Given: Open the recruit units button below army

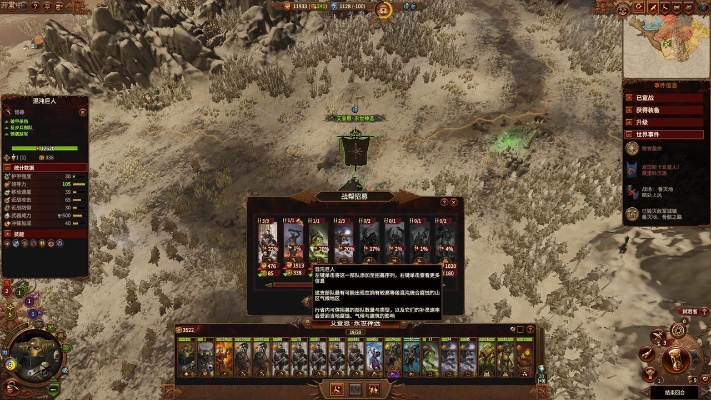Looking at the screenshot, I should [x=337, y=387].
